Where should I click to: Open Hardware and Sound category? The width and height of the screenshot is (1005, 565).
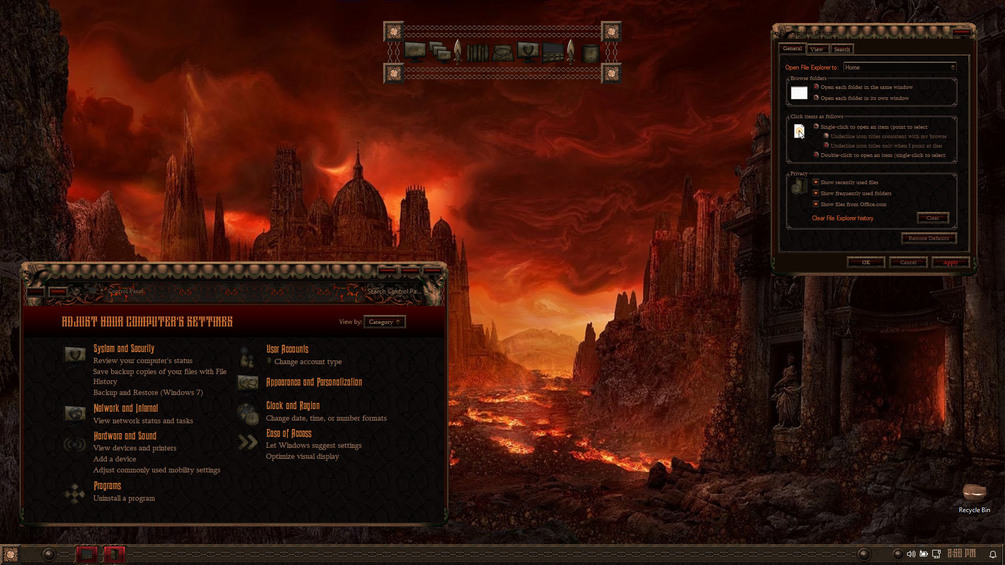pos(125,436)
